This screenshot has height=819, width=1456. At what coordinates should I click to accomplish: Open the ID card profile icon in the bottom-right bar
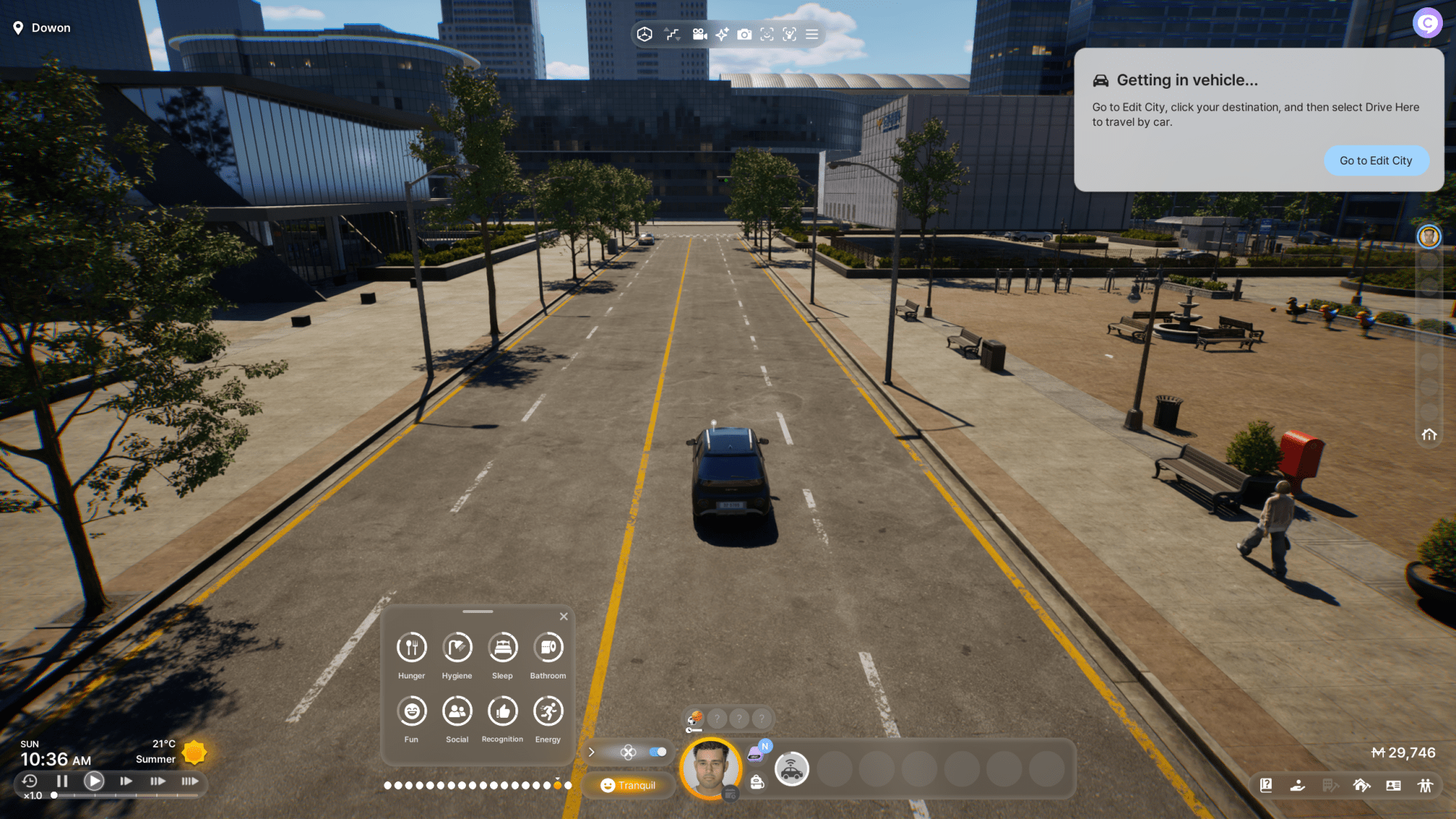click(1393, 786)
